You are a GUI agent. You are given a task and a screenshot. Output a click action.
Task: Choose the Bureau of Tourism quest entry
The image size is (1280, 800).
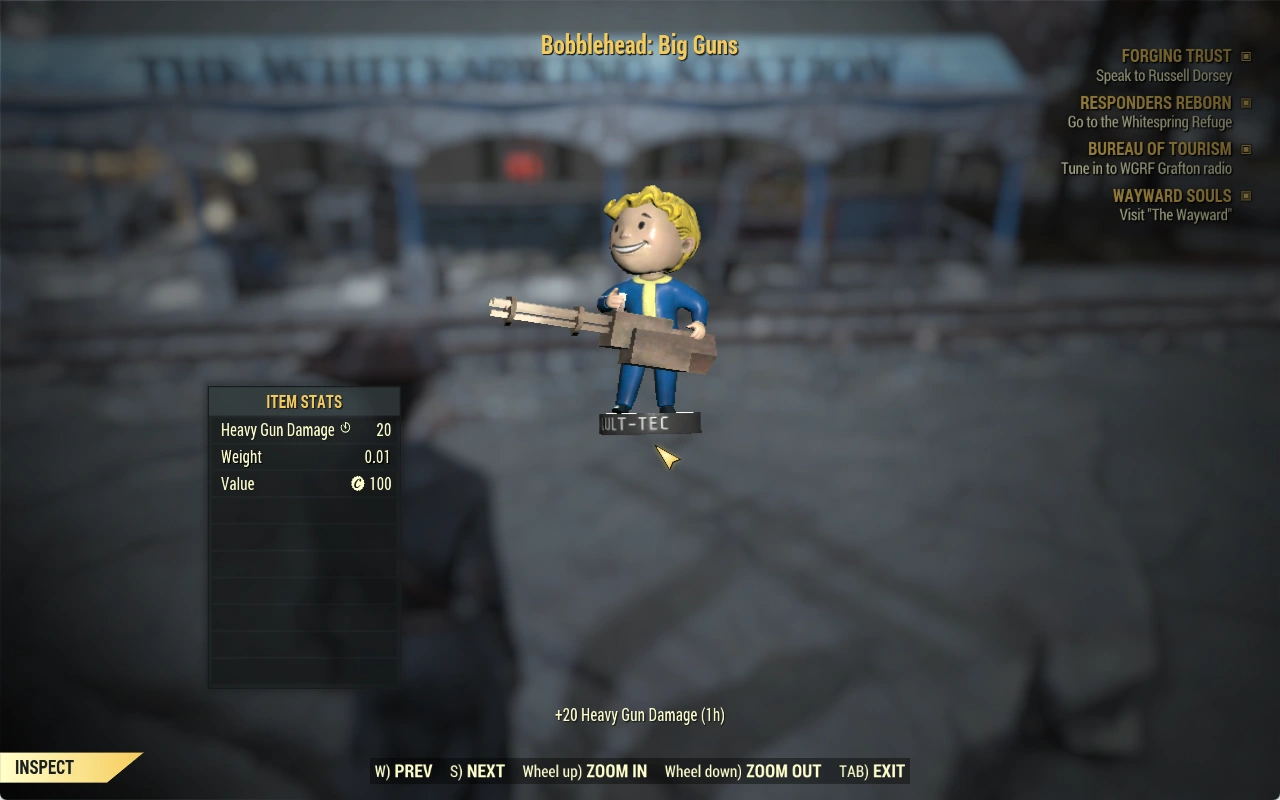(1159, 149)
